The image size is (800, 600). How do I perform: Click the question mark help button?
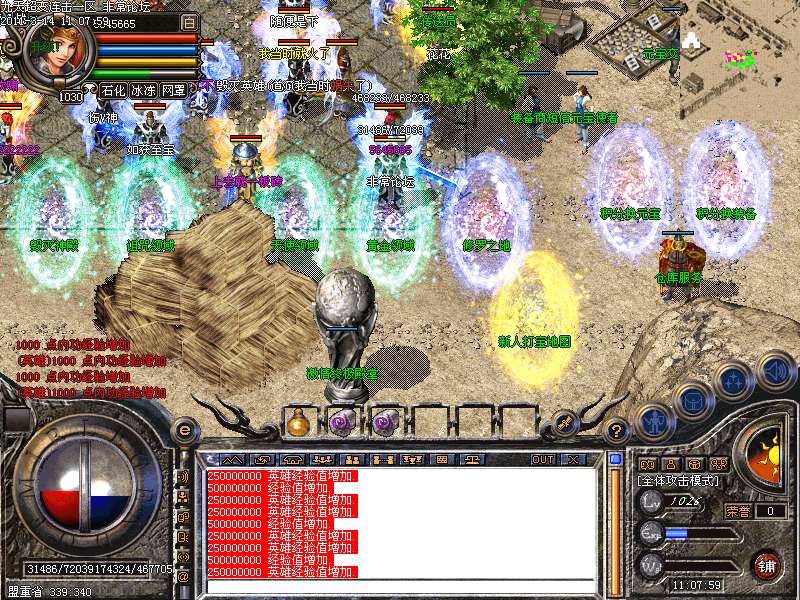pos(617,431)
